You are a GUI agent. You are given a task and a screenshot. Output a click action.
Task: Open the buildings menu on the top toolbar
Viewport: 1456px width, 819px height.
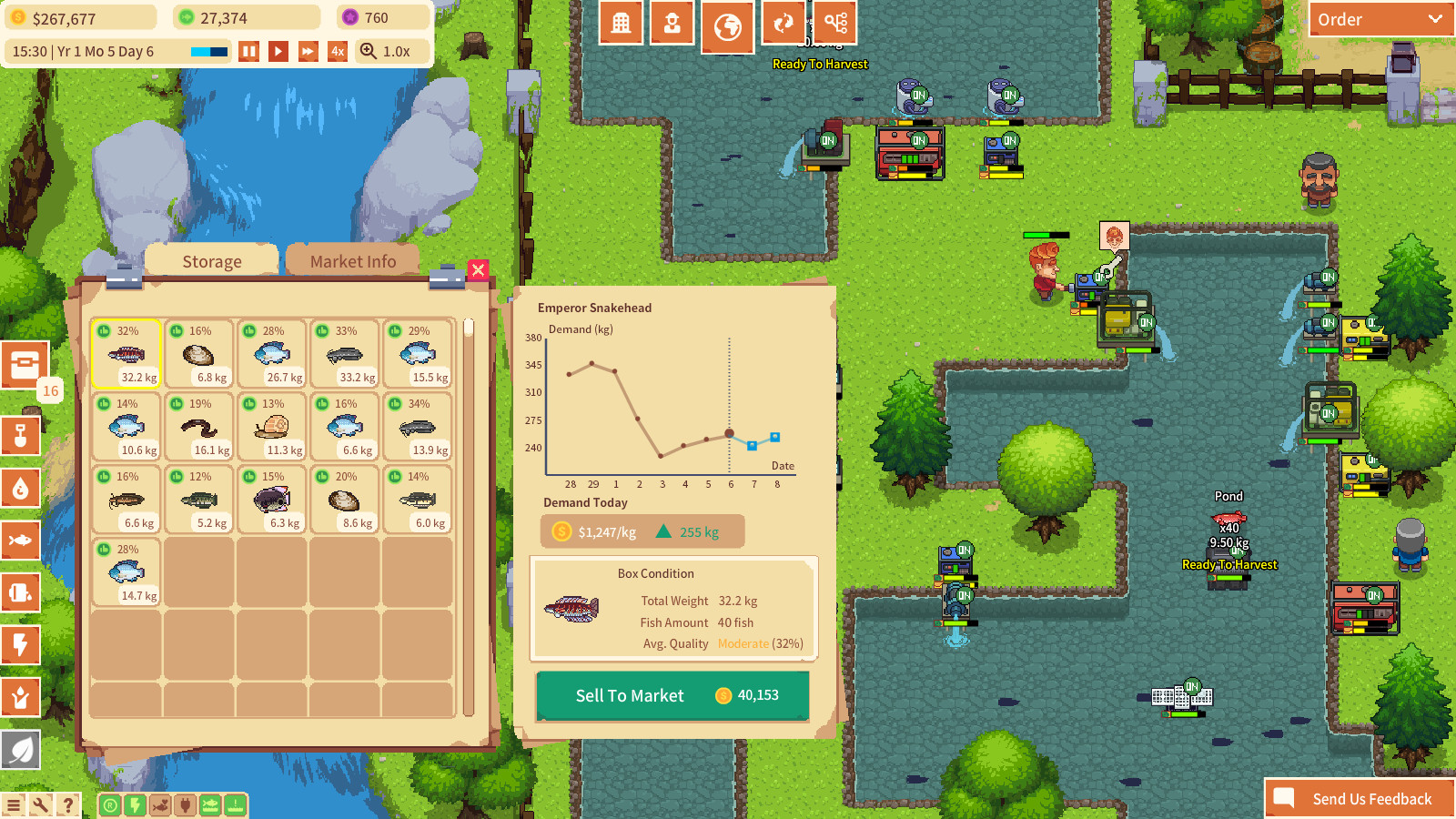[x=622, y=22]
